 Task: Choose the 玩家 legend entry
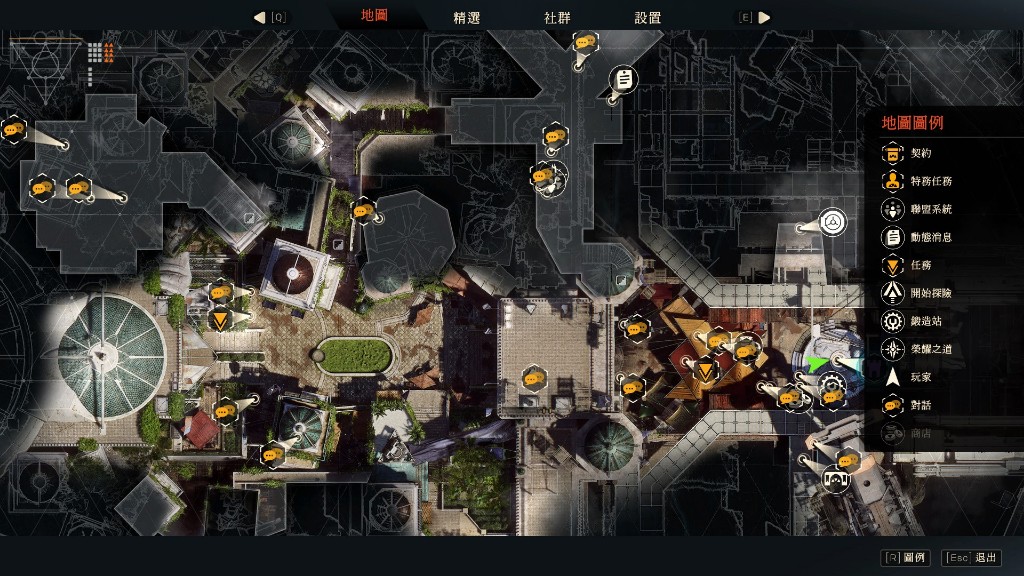tap(920, 377)
